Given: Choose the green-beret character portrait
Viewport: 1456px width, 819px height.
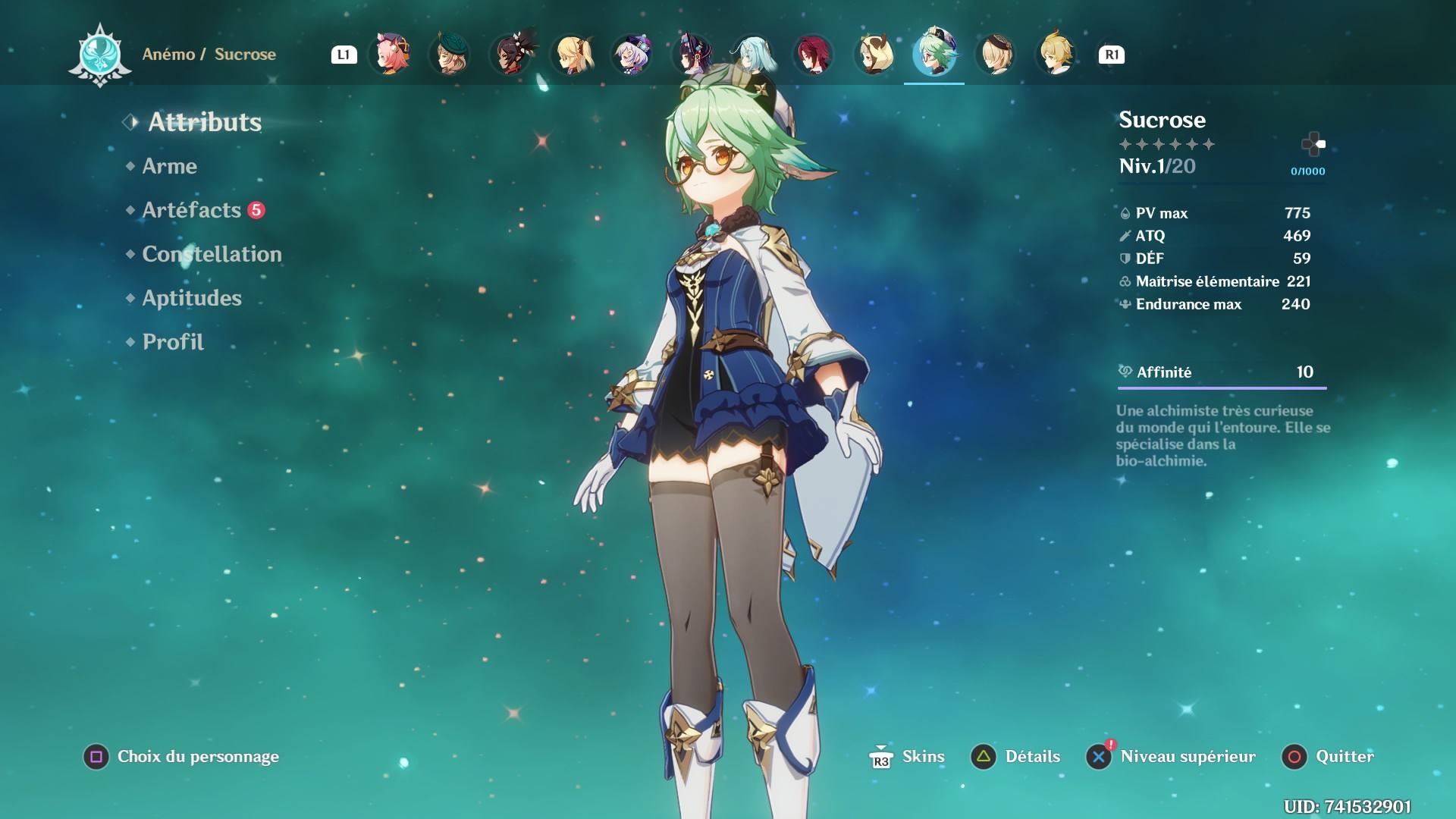Looking at the screenshot, I should point(450,54).
